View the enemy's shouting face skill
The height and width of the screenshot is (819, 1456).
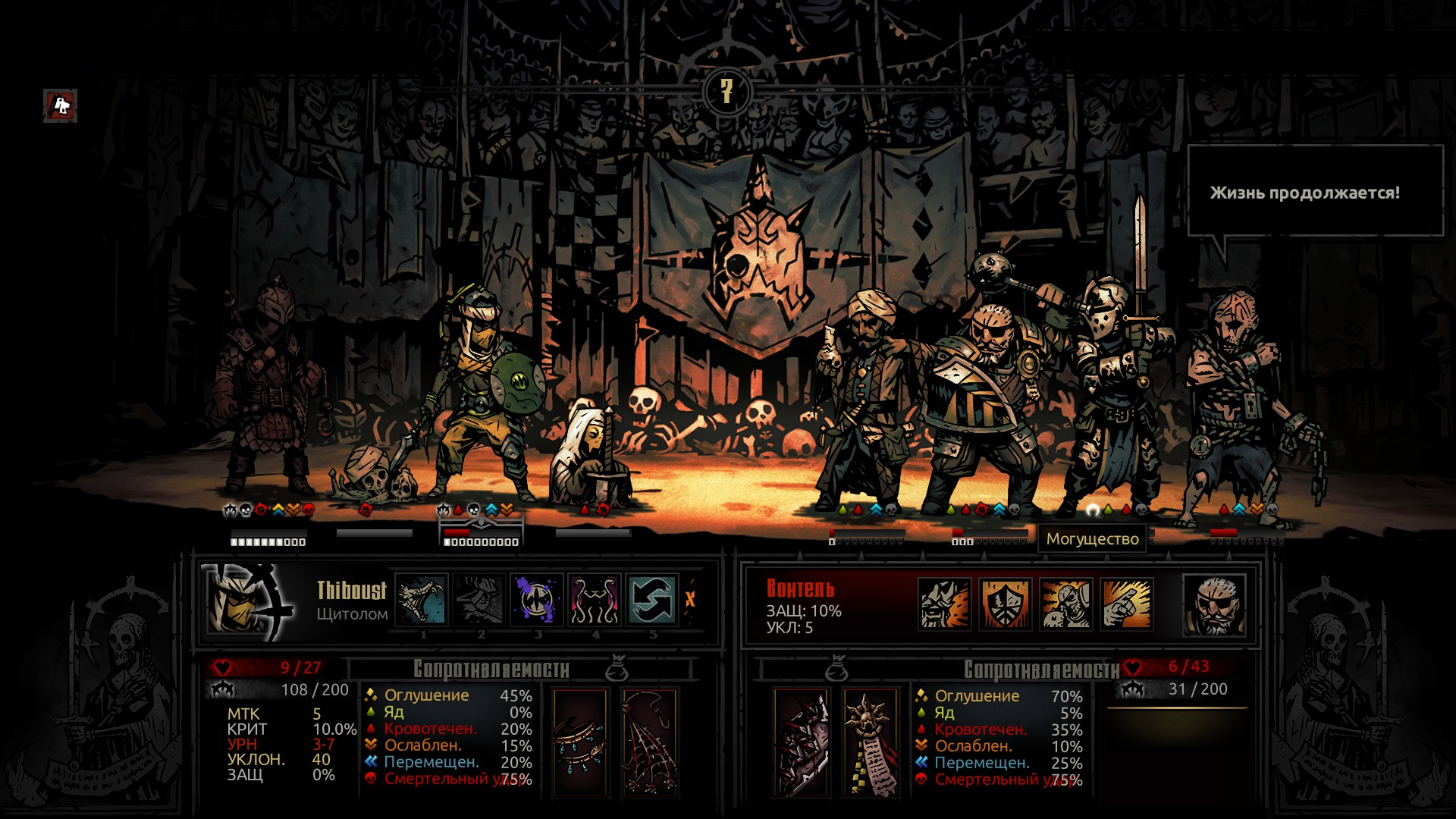944,604
